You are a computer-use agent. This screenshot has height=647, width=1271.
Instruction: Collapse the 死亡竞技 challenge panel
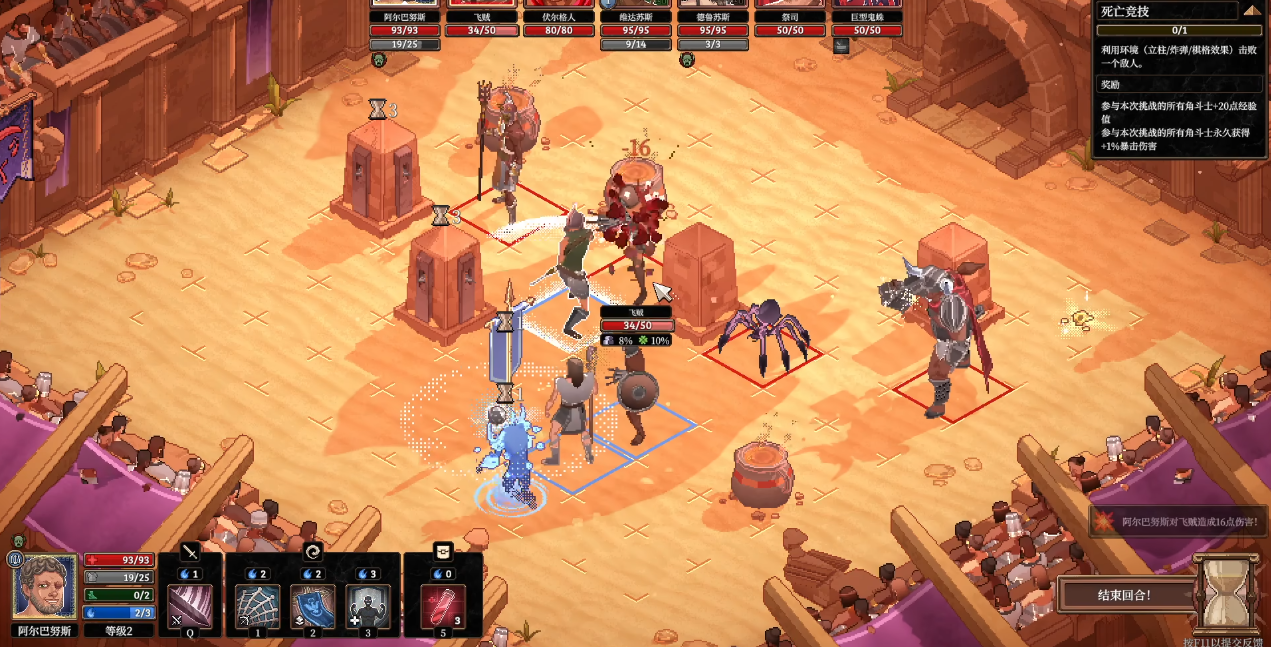1251,12
